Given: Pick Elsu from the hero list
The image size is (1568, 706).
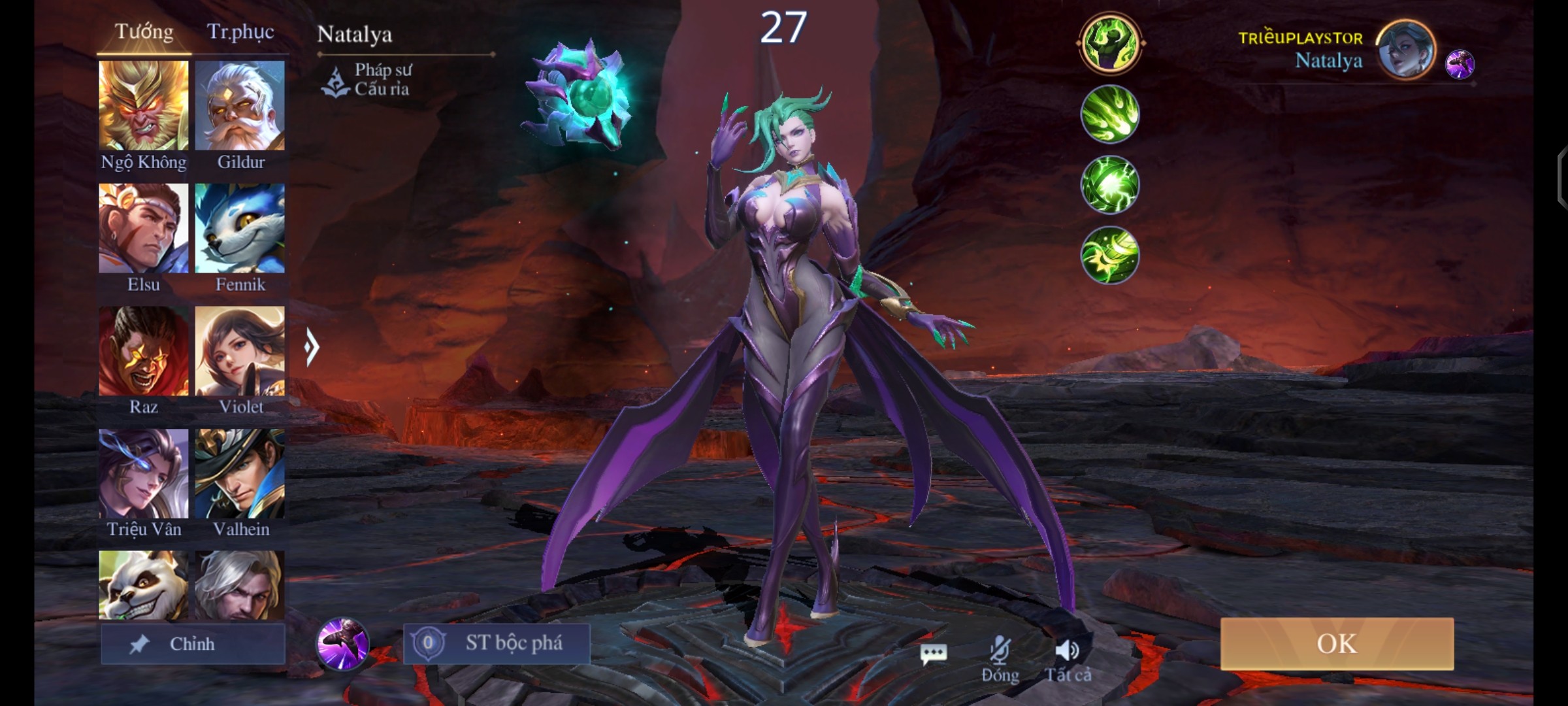Looking at the screenshot, I should pos(144,228).
